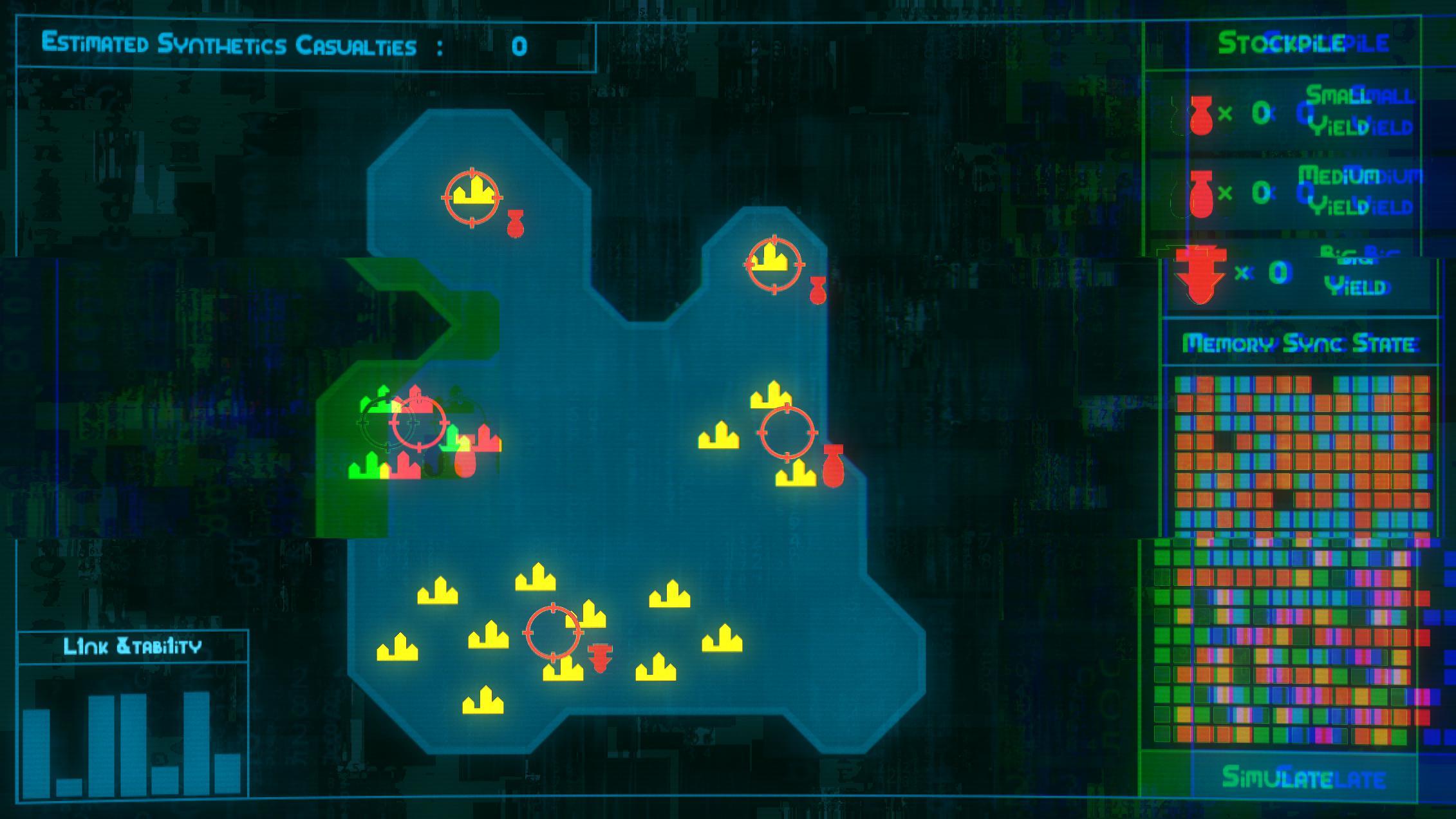Click the Big Yield marker under the southern reticle
The width and height of the screenshot is (1456, 819).
(x=599, y=658)
